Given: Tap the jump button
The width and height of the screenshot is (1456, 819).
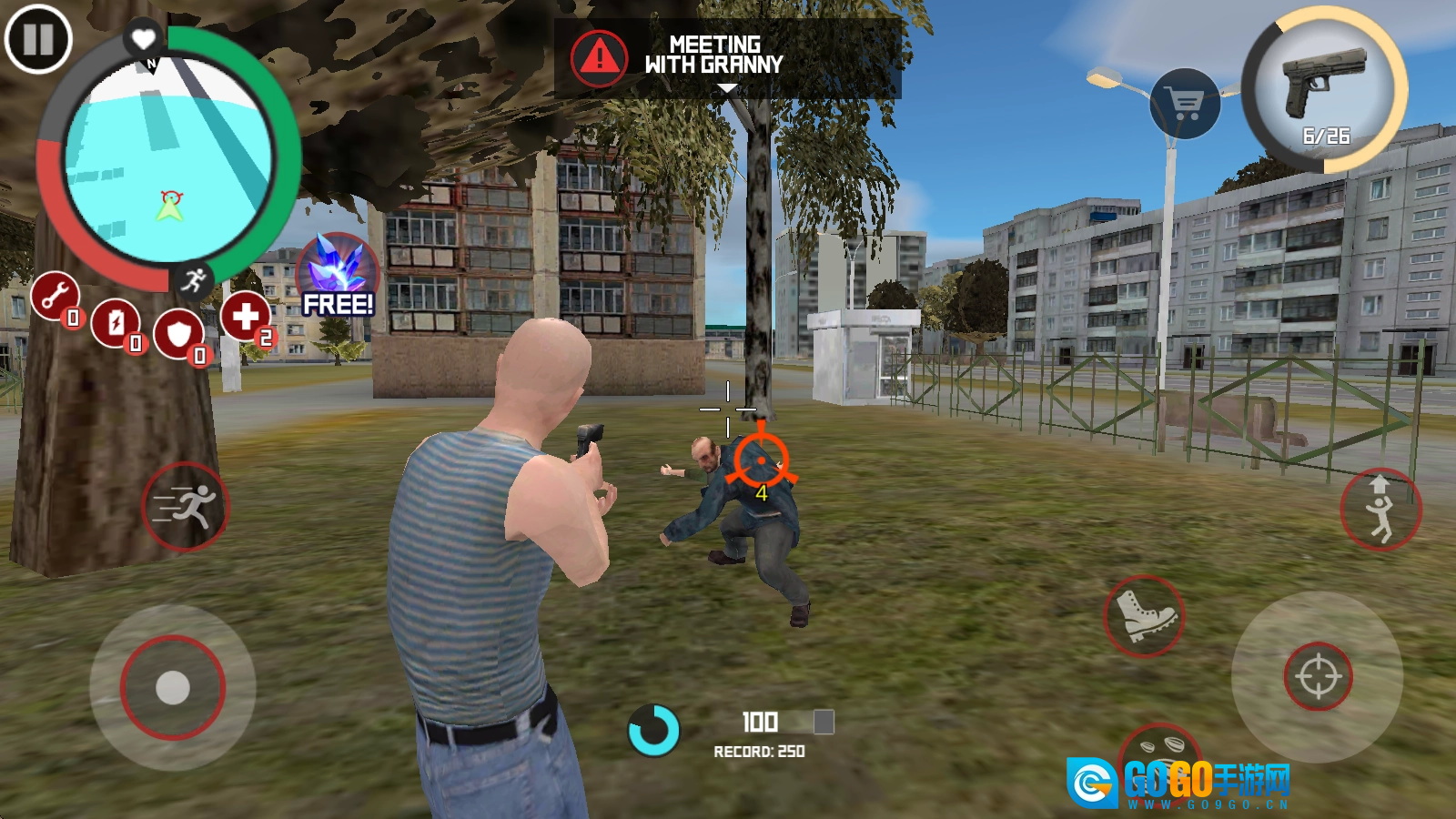Looking at the screenshot, I should (x=1380, y=510).
